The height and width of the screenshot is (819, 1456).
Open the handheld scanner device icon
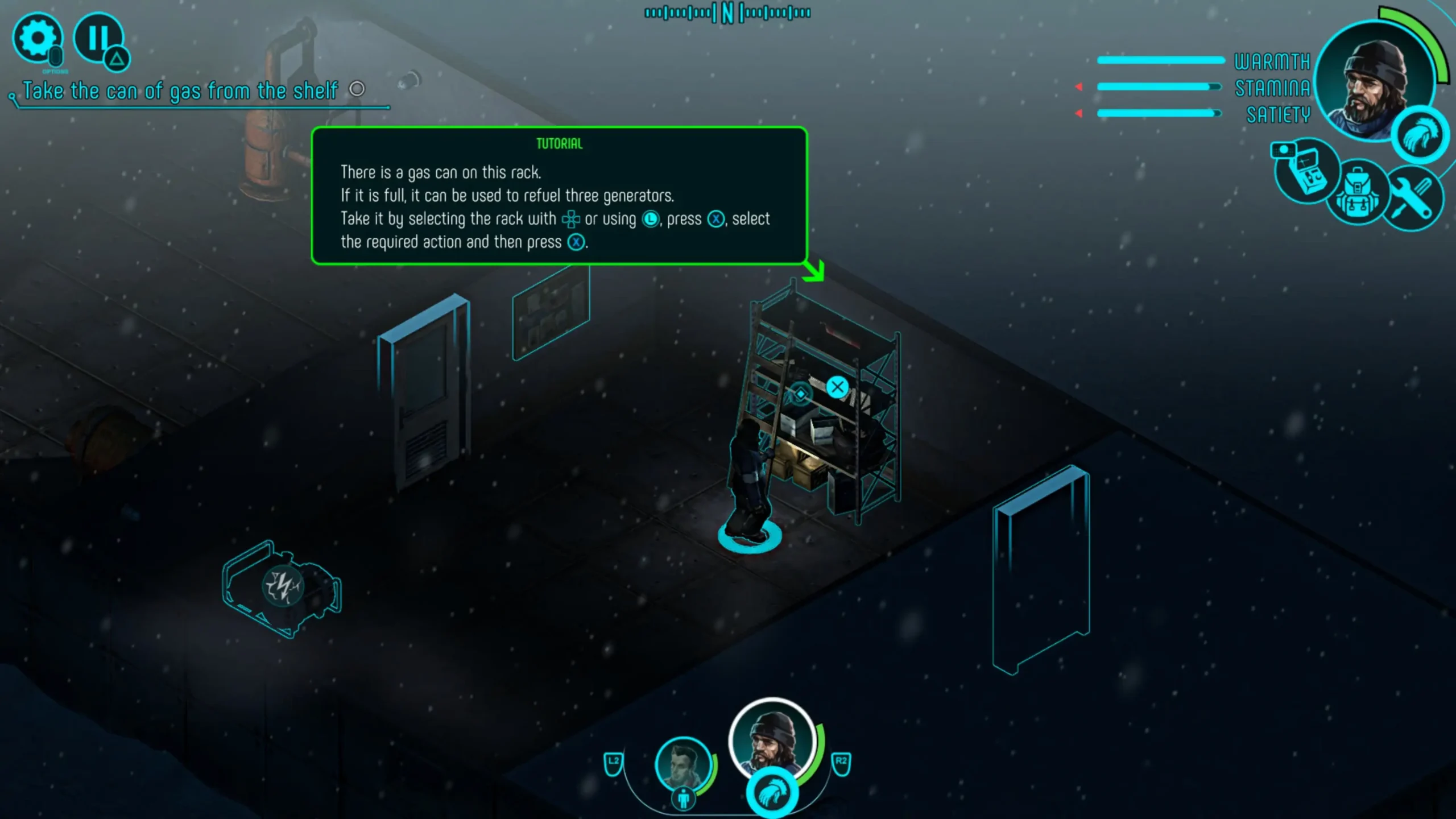[1306, 171]
